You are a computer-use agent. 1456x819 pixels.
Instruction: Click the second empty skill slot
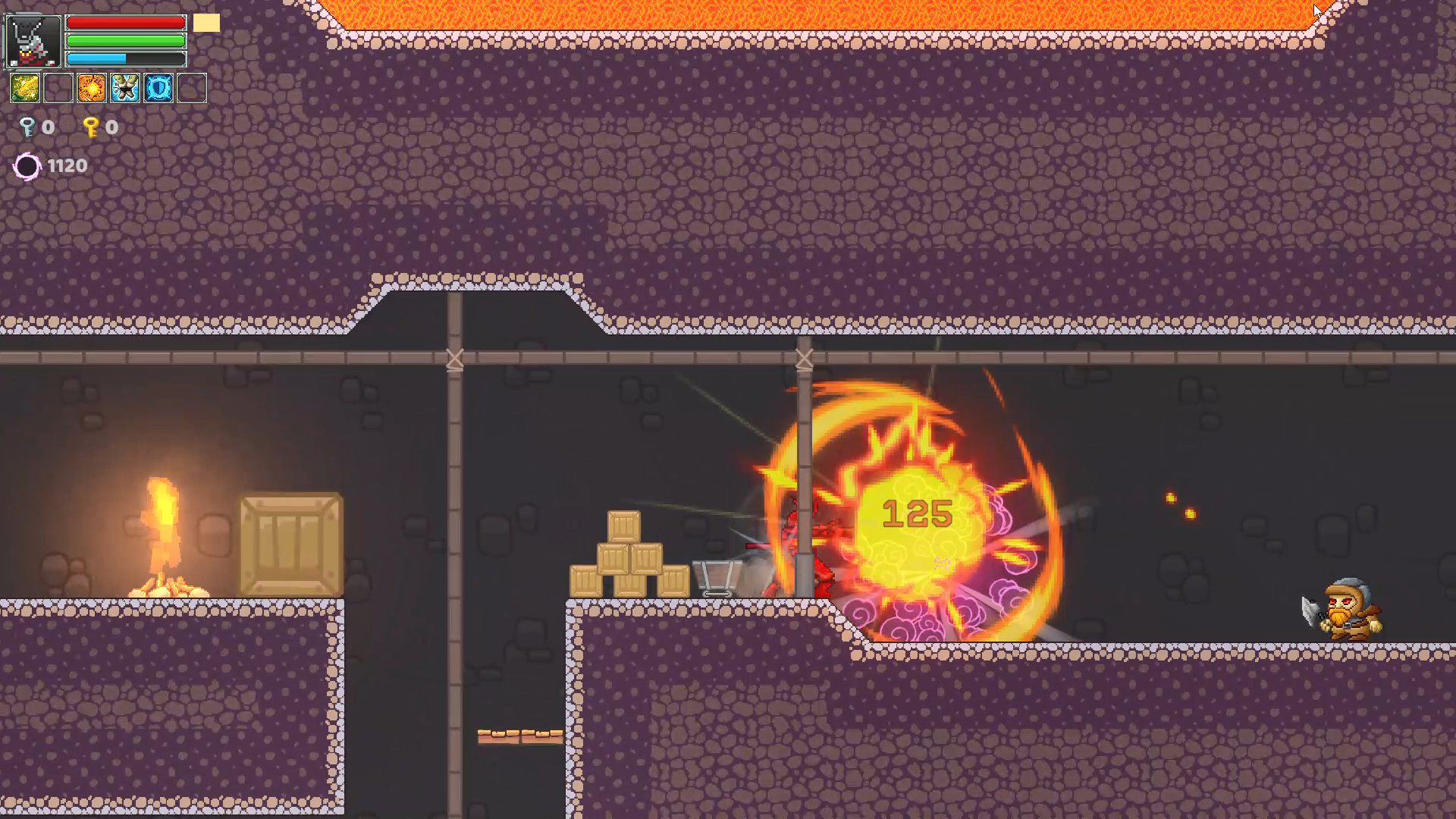58,87
